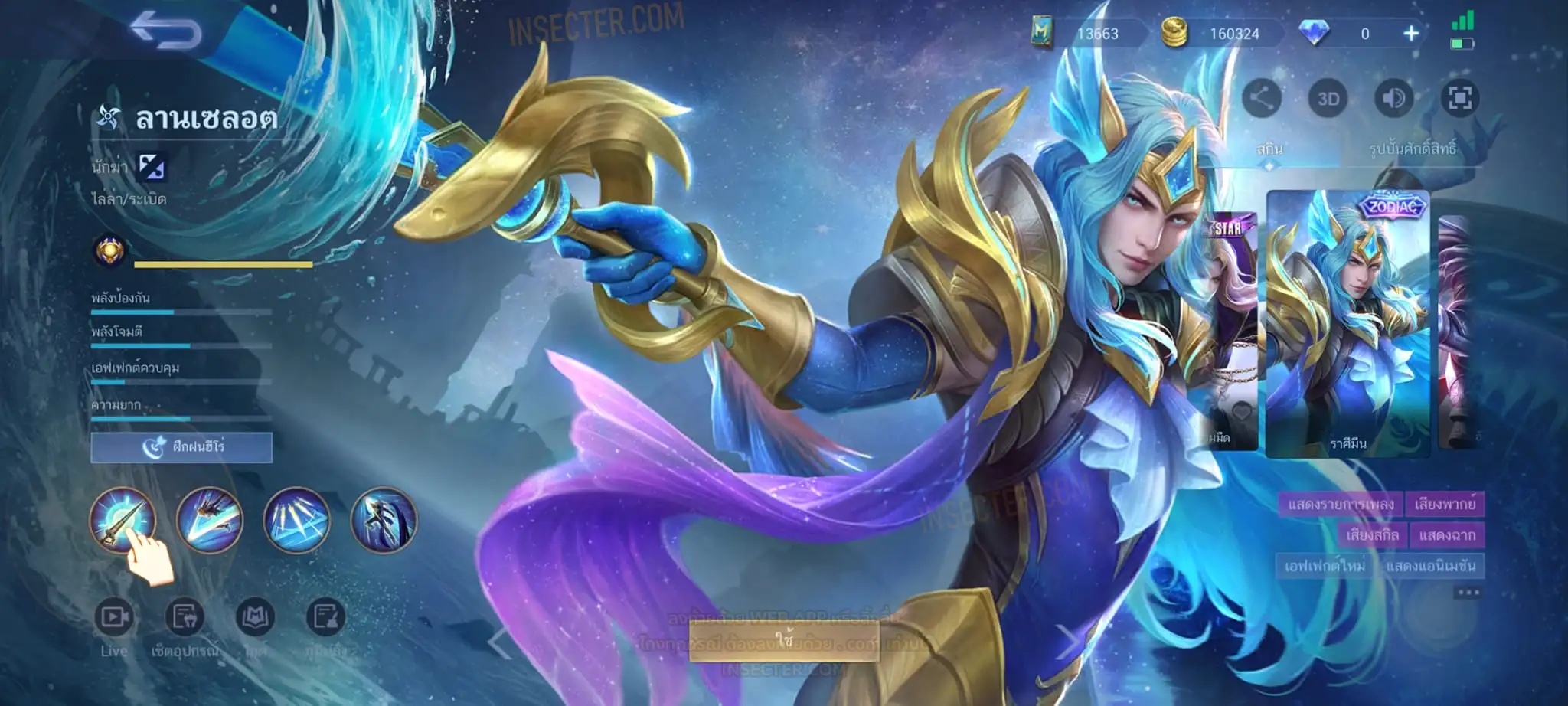Open the Live video button
Screen dimensions: 1568x706
click(114, 617)
